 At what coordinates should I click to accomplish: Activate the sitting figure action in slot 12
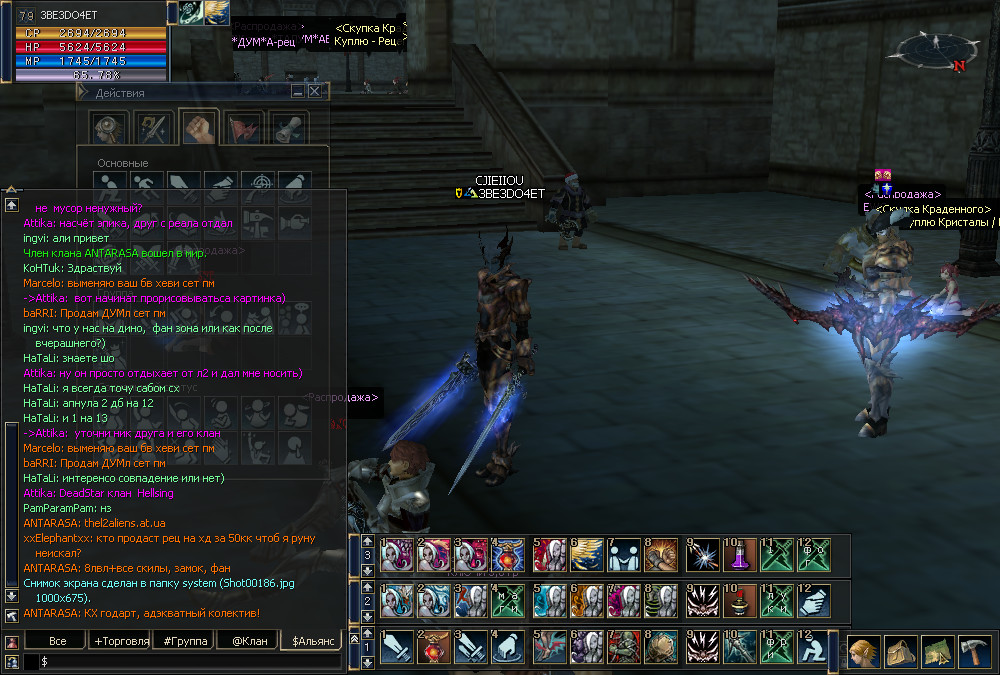812,646
